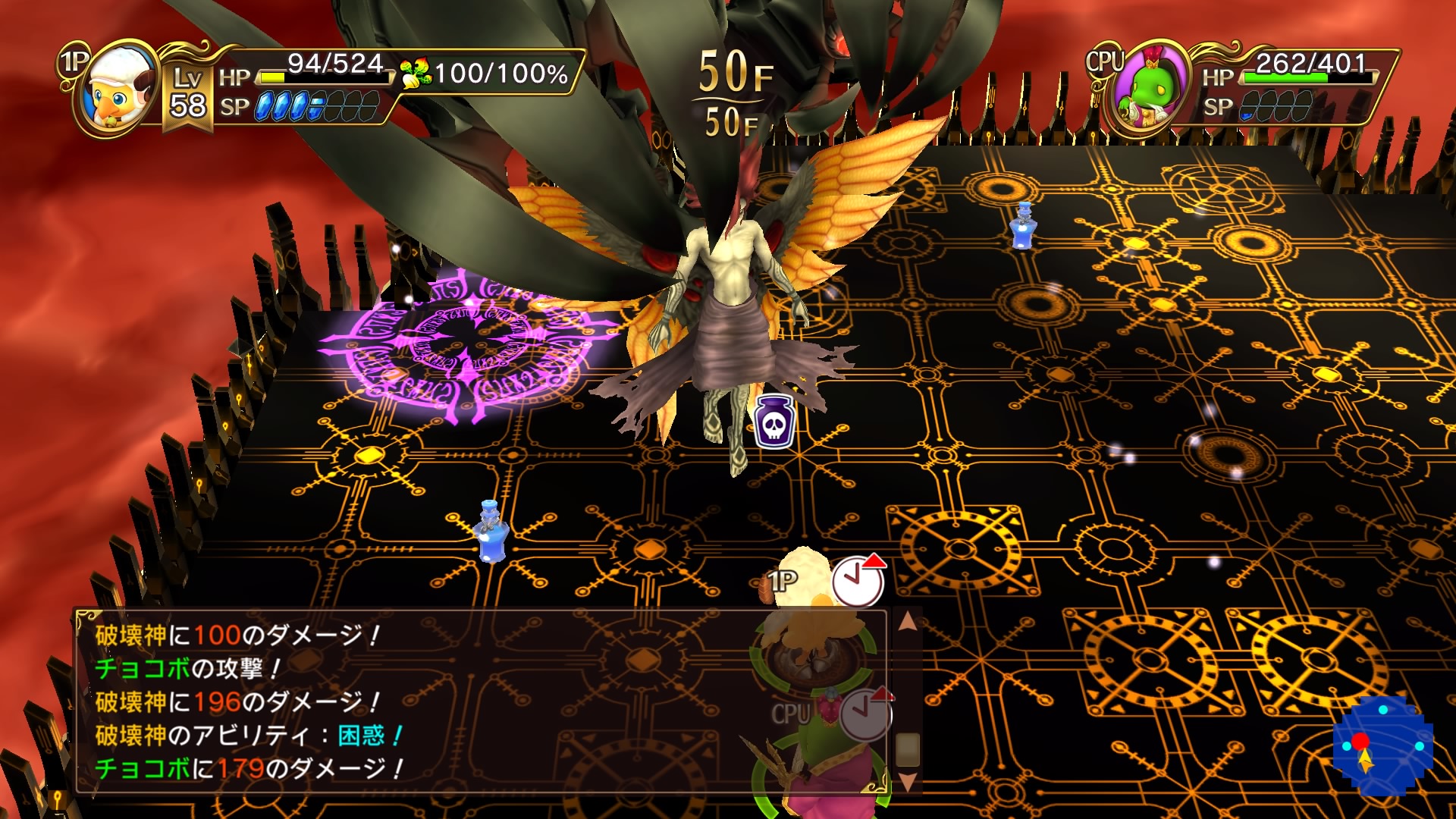Click the message log's up arrow

(907, 623)
